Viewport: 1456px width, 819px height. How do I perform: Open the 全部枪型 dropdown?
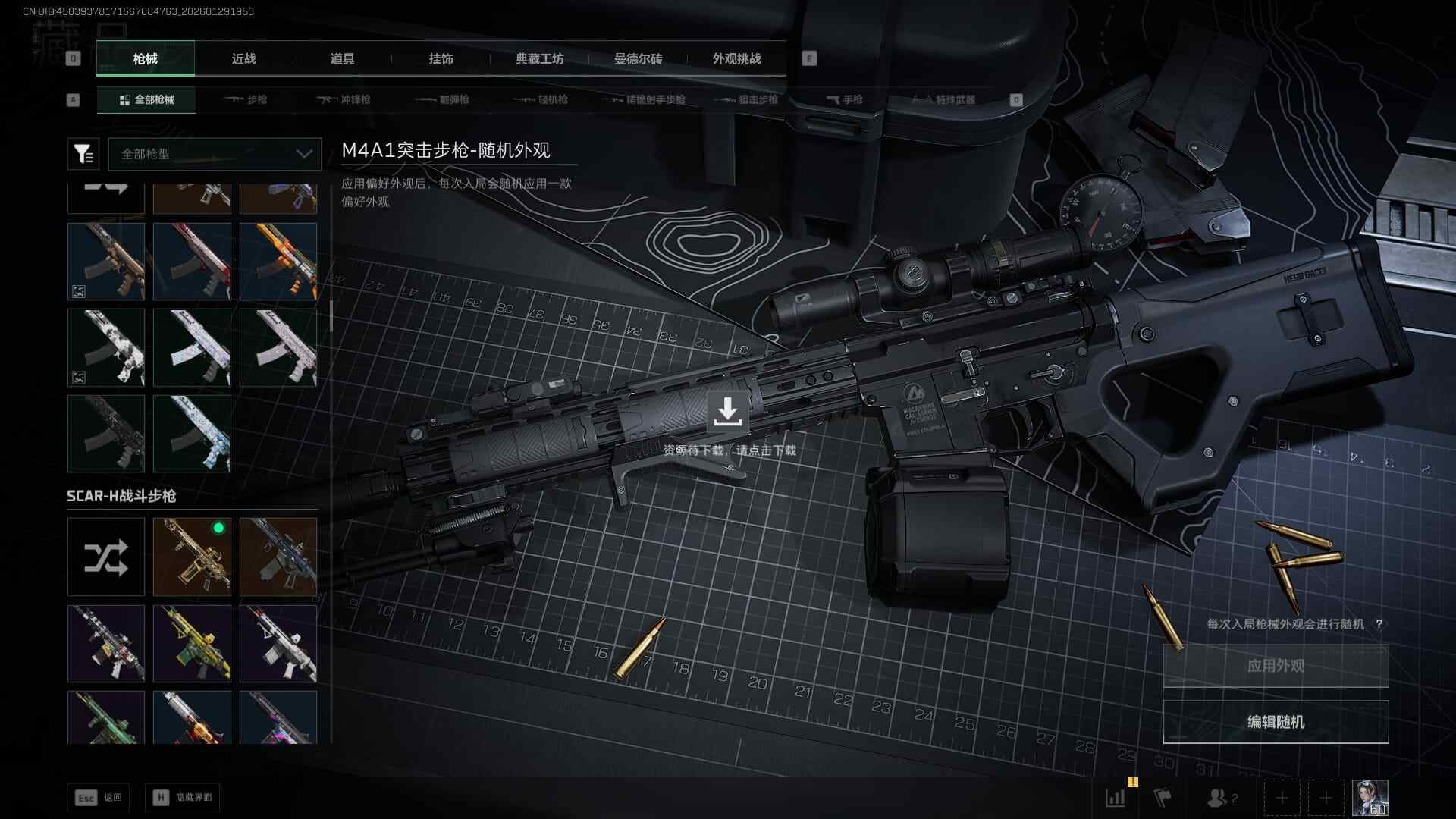pyautogui.click(x=215, y=154)
